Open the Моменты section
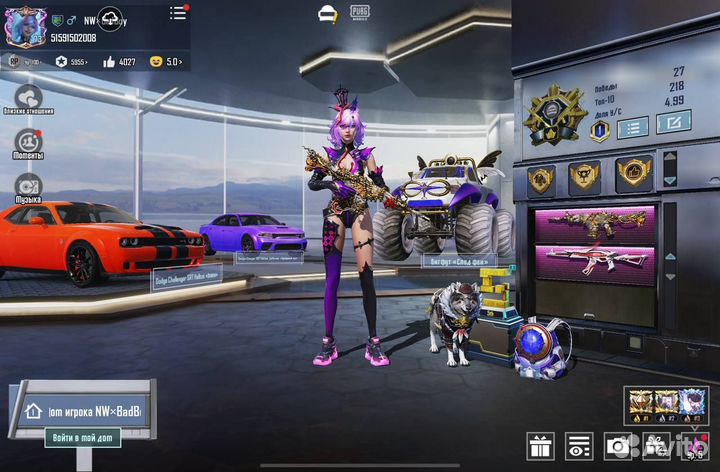The height and width of the screenshot is (472, 720). (x=28, y=142)
